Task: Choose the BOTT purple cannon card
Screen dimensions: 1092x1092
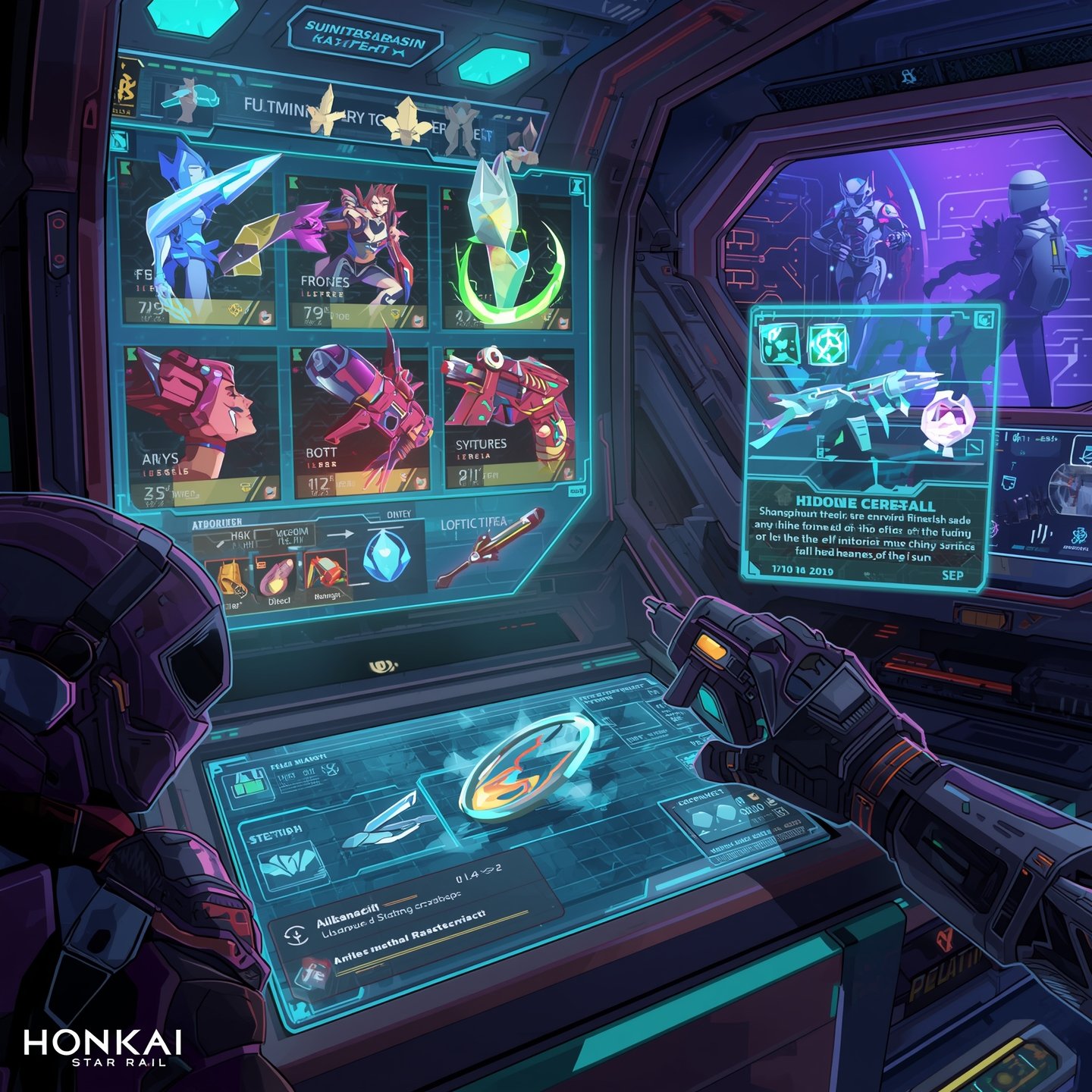Action: pos(360,421)
